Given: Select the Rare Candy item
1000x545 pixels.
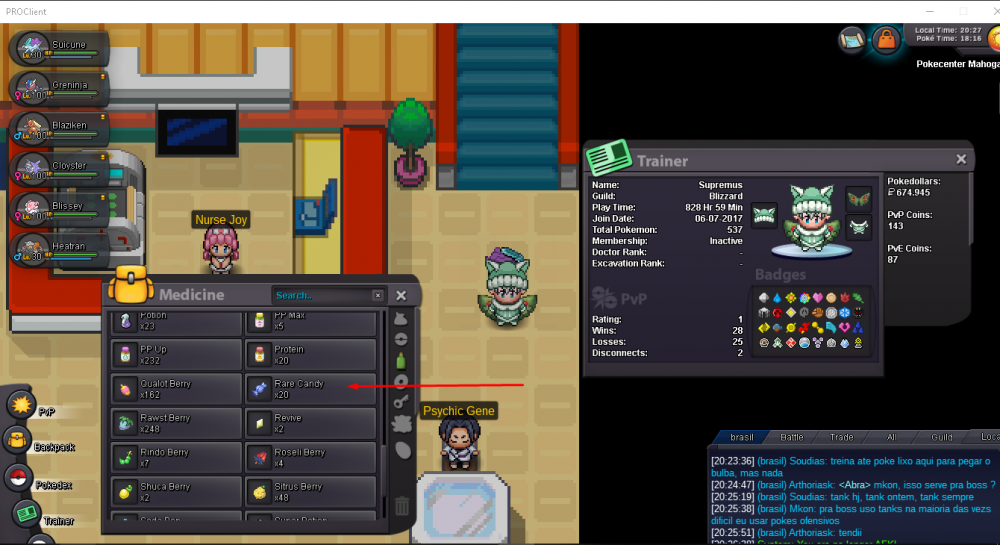Looking at the screenshot, I should [310, 388].
